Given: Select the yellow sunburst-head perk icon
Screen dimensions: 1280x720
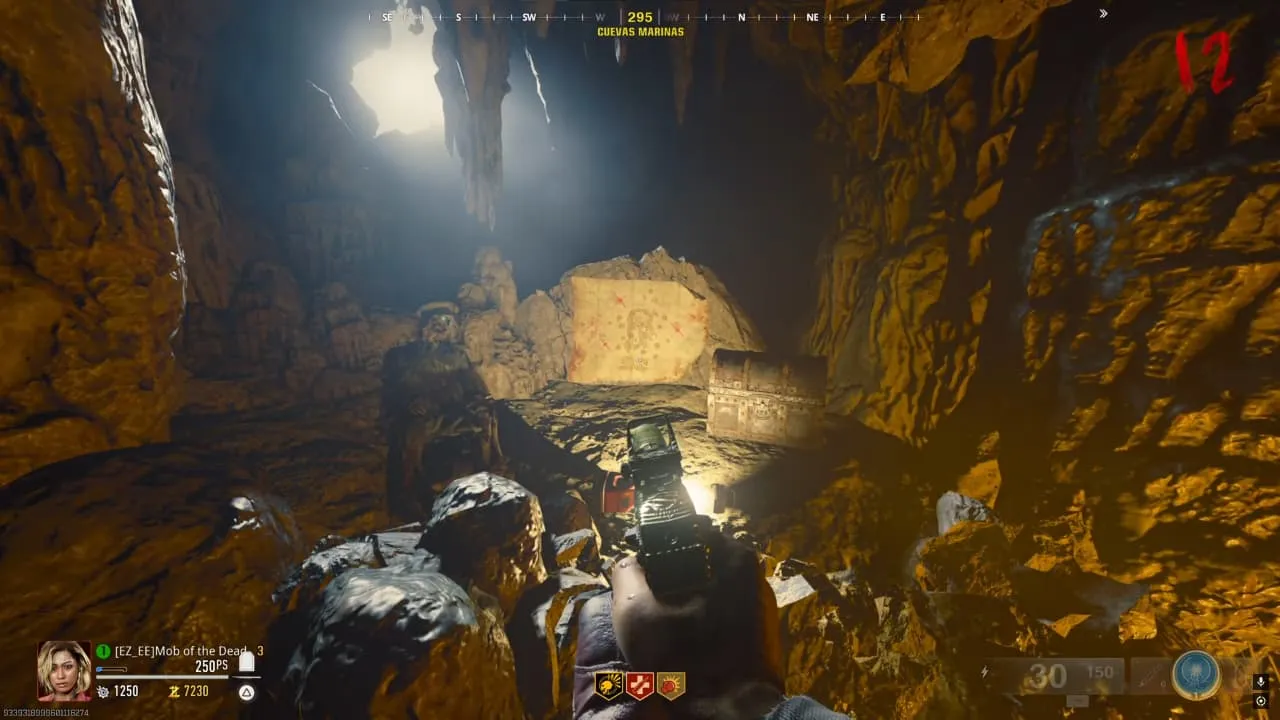Looking at the screenshot, I should click(609, 685).
